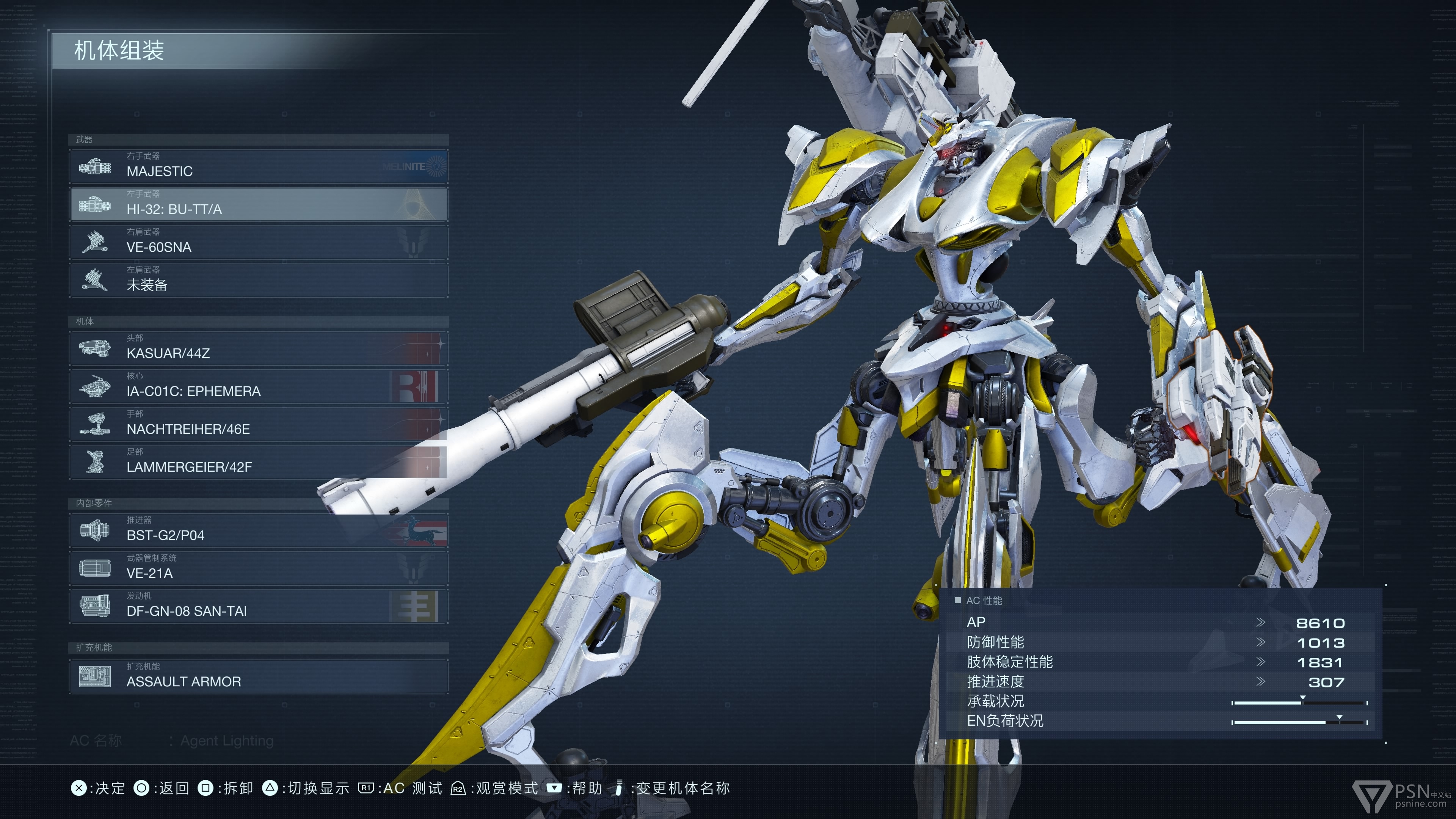The image size is (1456, 819).
Task: Choose the NACHTREIHER/46E arms slot
Action: tap(258, 424)
